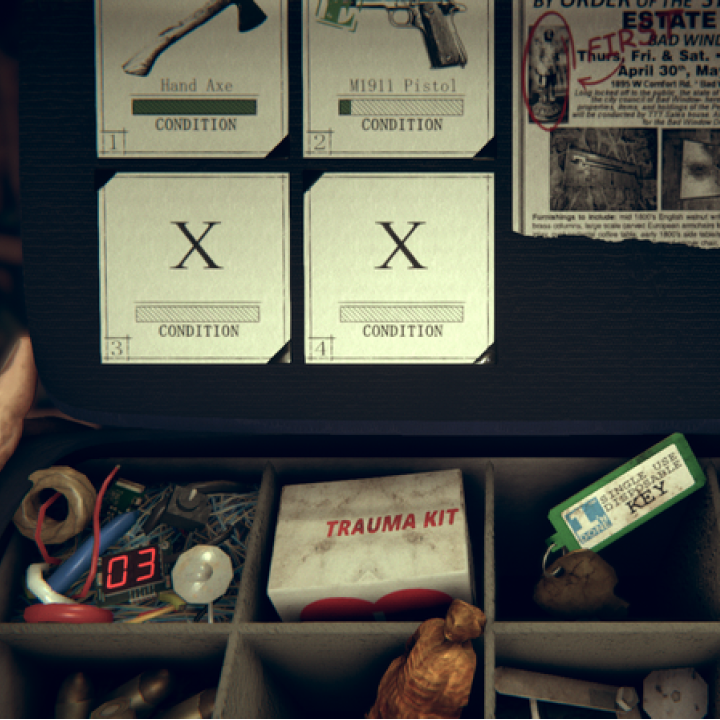Choose the M1911 Pistol weapon card
The height and width of the screenshot is (720, 720).
pos(400,75)
